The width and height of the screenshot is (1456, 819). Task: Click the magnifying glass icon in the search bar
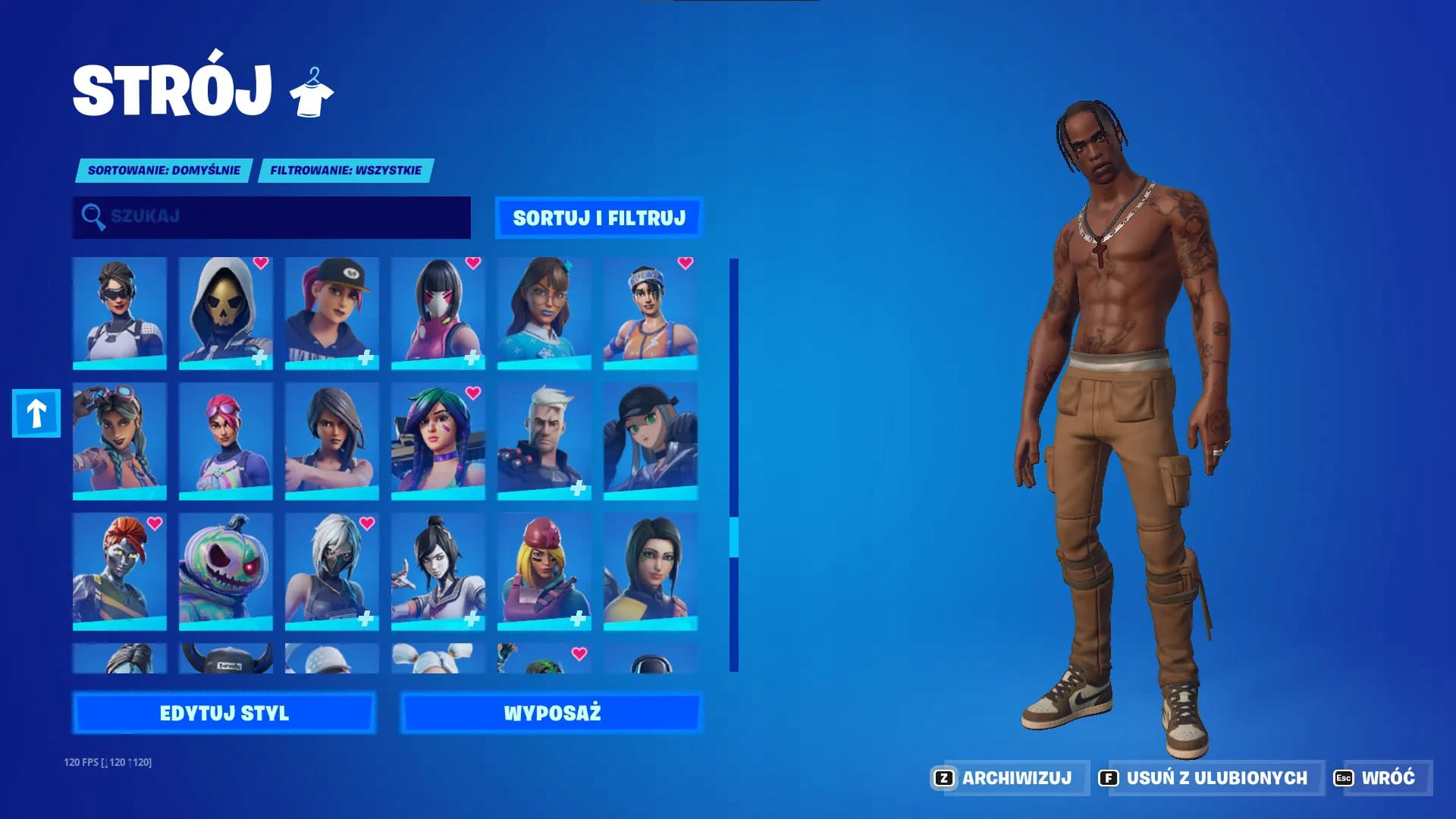click(93, 218)
